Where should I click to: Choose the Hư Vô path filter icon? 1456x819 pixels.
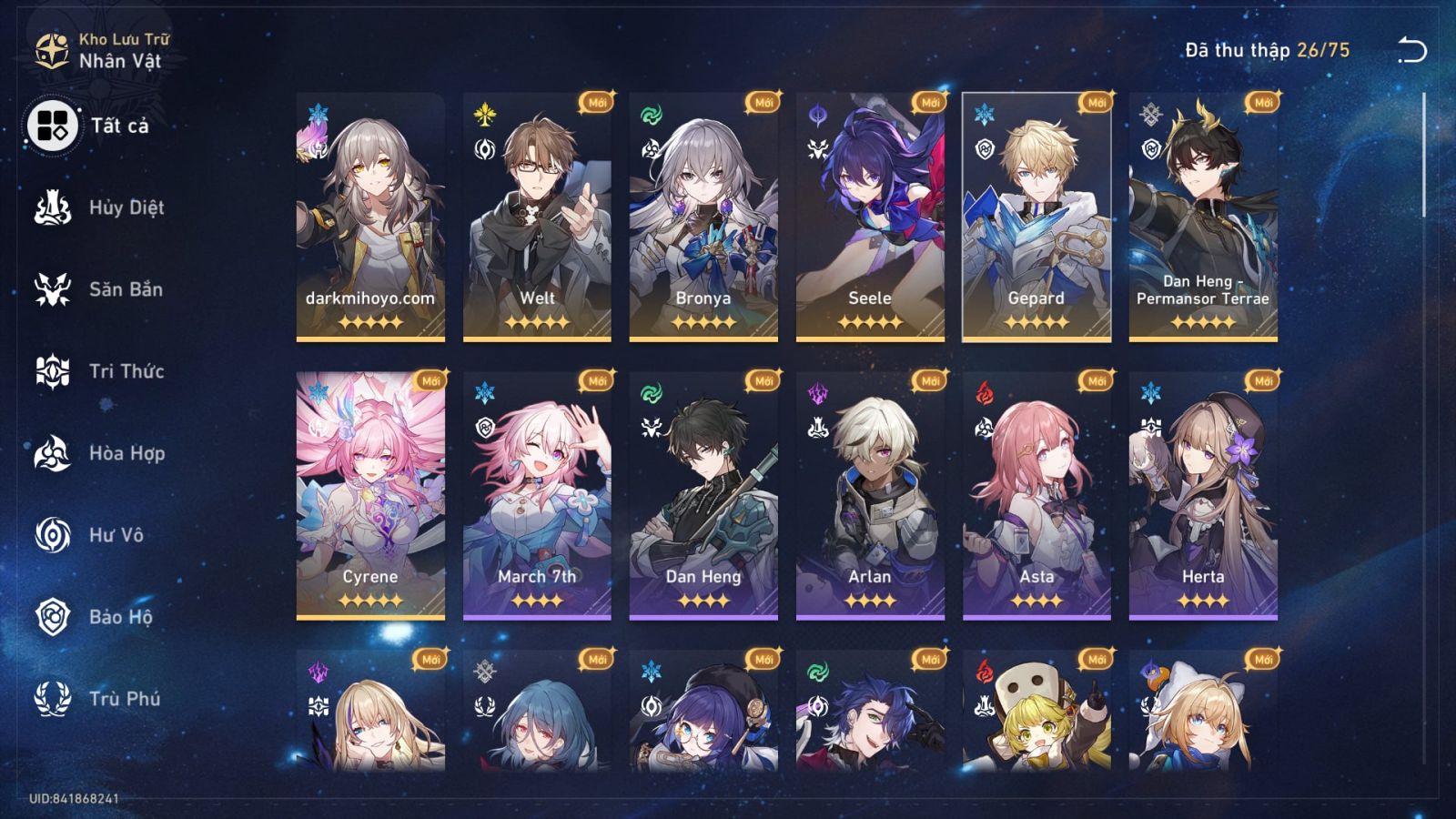coord(55,535)
